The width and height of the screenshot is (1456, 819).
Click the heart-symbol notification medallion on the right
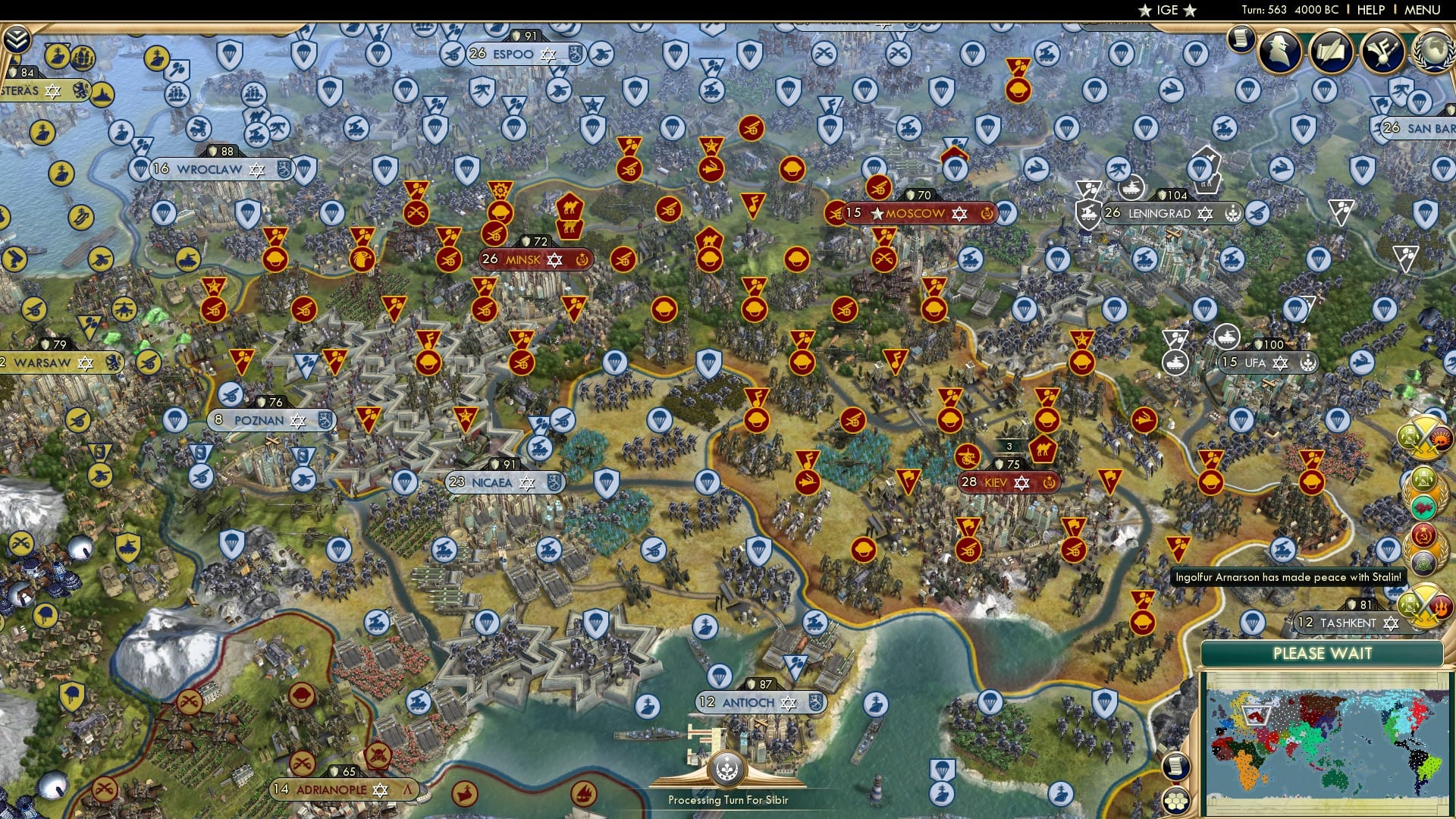pyautogui.click(x=1423, y=507)
